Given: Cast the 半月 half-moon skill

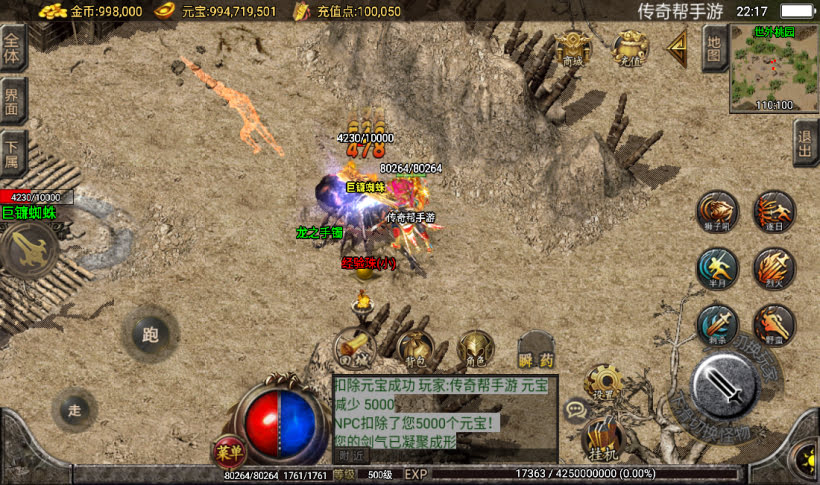Looking at the screenshot, I should click(717, 266).
